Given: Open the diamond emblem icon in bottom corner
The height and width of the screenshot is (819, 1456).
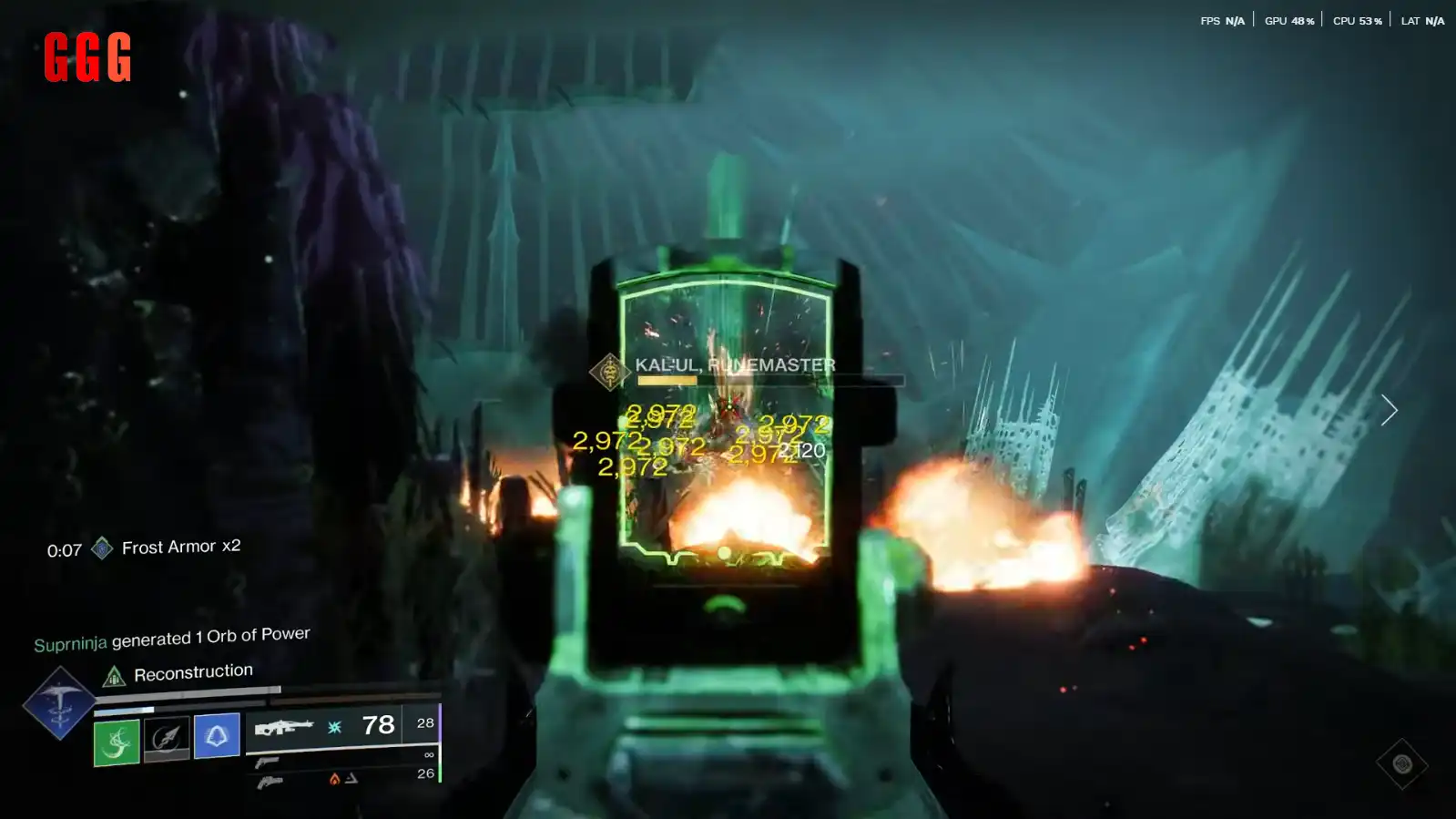Looking at the screenshot, I should click(x=1401, y=764).
